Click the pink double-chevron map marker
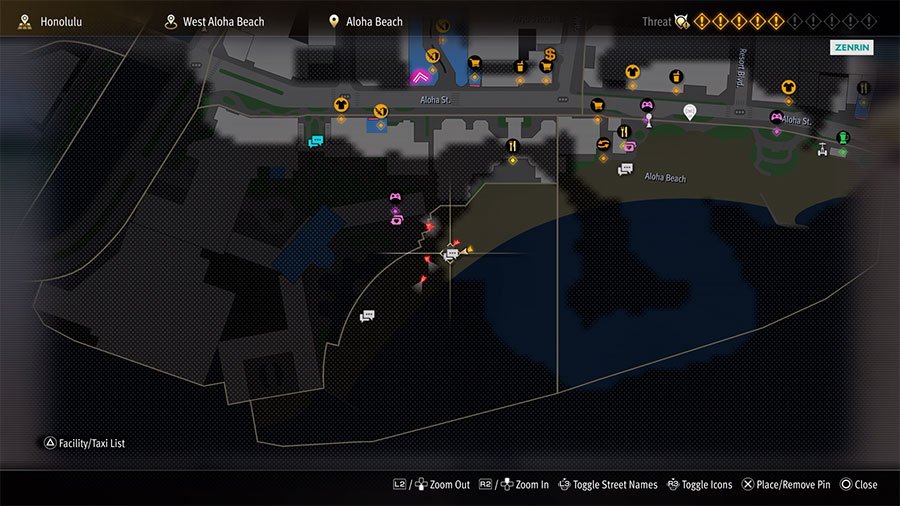Image resolution: width=900 pixels, height=506 pixels. pyautogui.click(x=419, y=75)
